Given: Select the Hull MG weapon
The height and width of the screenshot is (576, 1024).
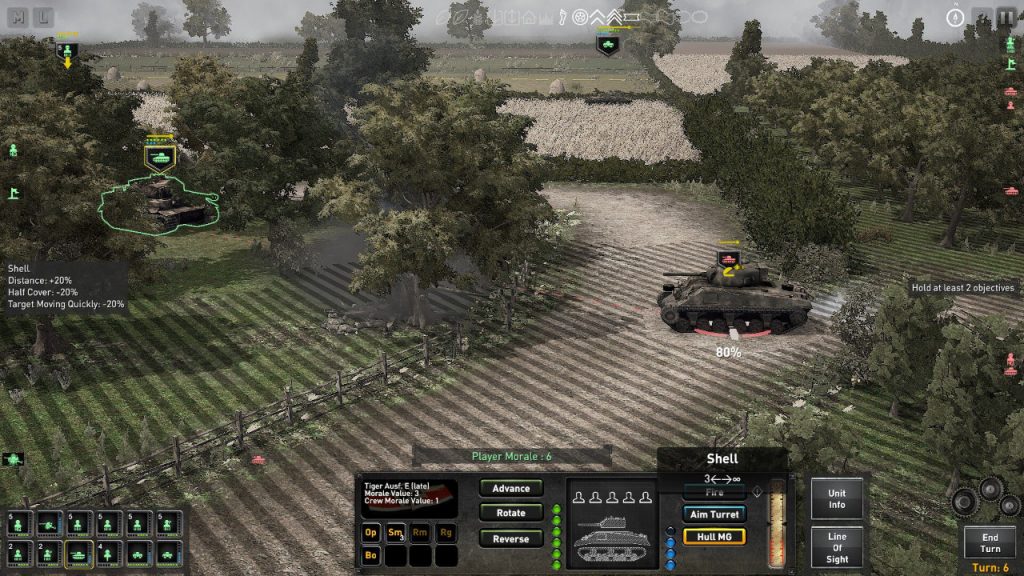Looking at the screenshot, I should 714,536.
